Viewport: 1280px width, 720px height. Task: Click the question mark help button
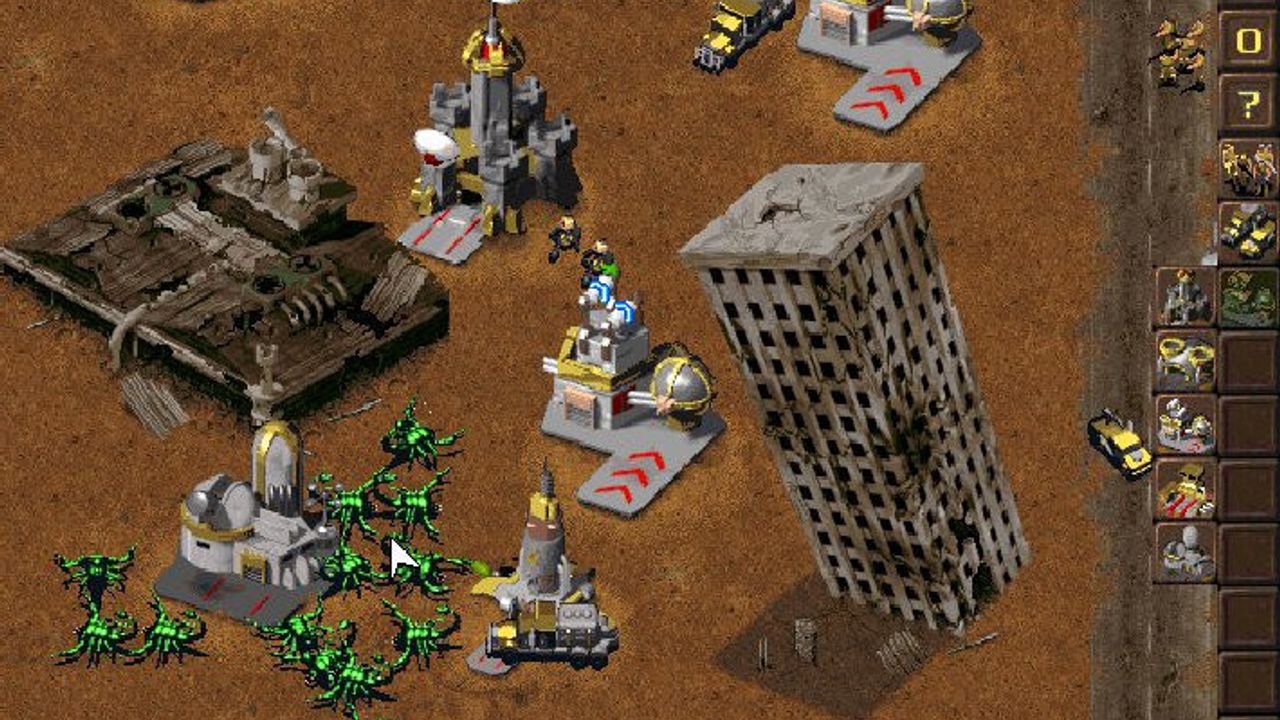(x=1247, y=104)
